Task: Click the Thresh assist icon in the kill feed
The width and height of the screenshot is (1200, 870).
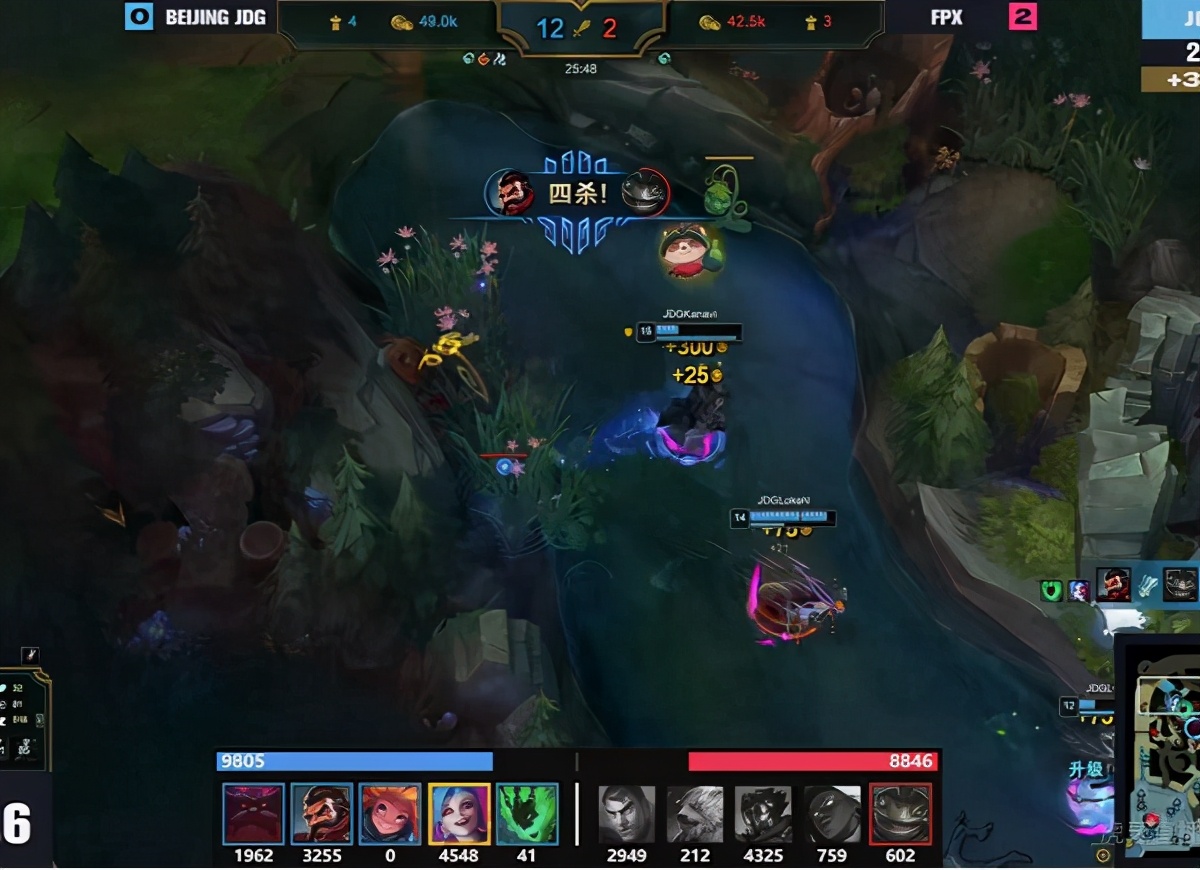Action: pos(1051,591)
